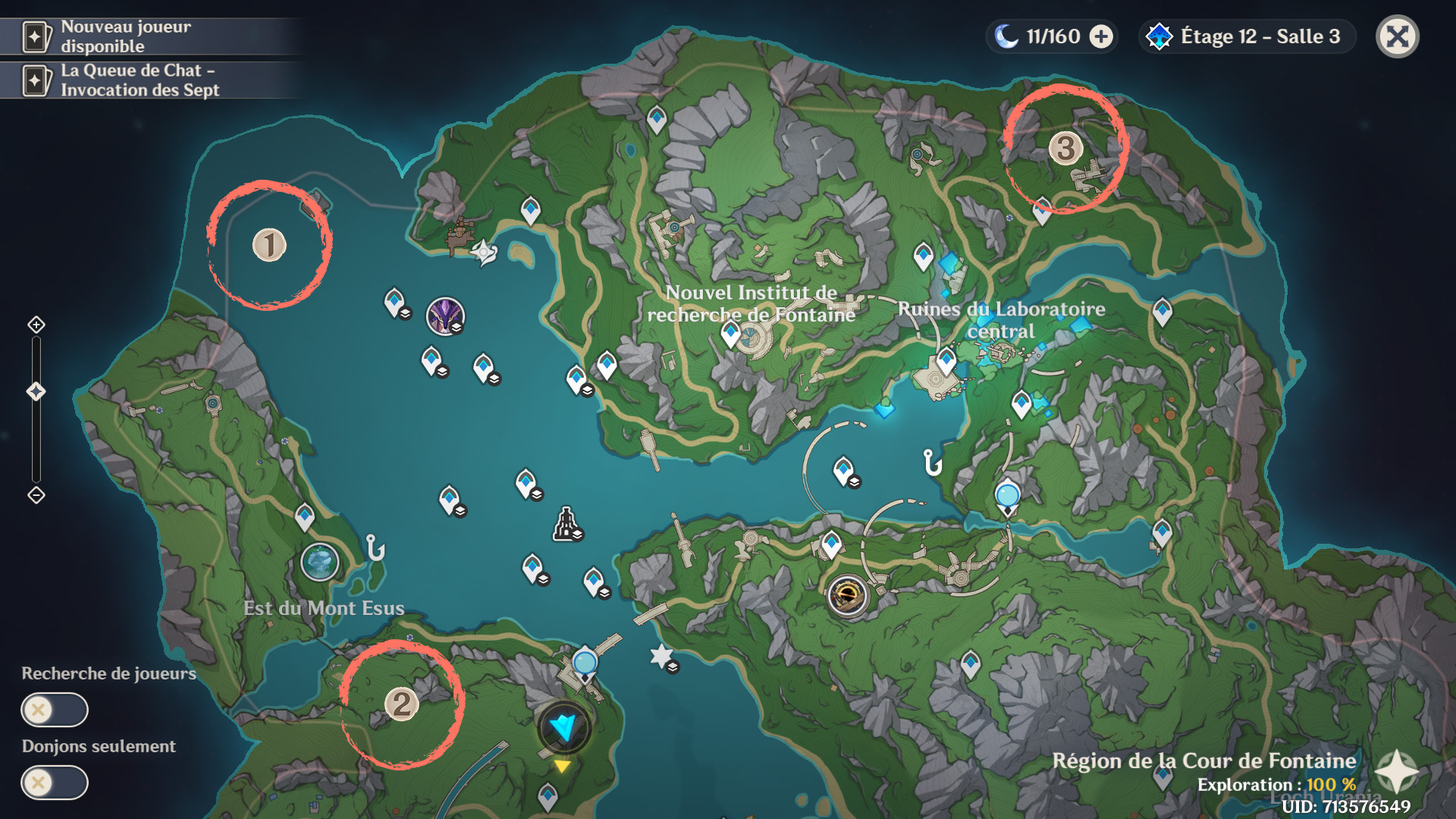Select the purple boss icon in the sea
1456x819 pixels.
click(x=445, y=316)
